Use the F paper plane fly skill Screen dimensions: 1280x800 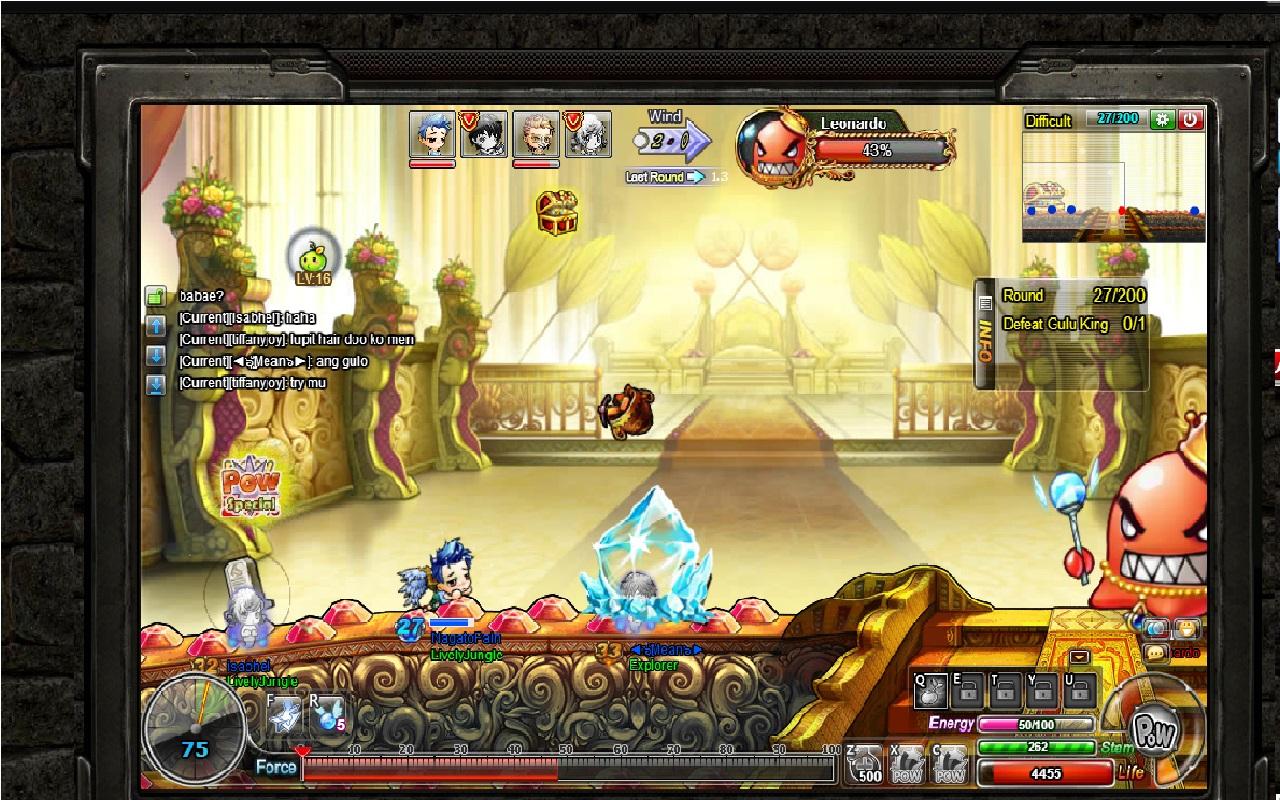(x=284, y=714)
